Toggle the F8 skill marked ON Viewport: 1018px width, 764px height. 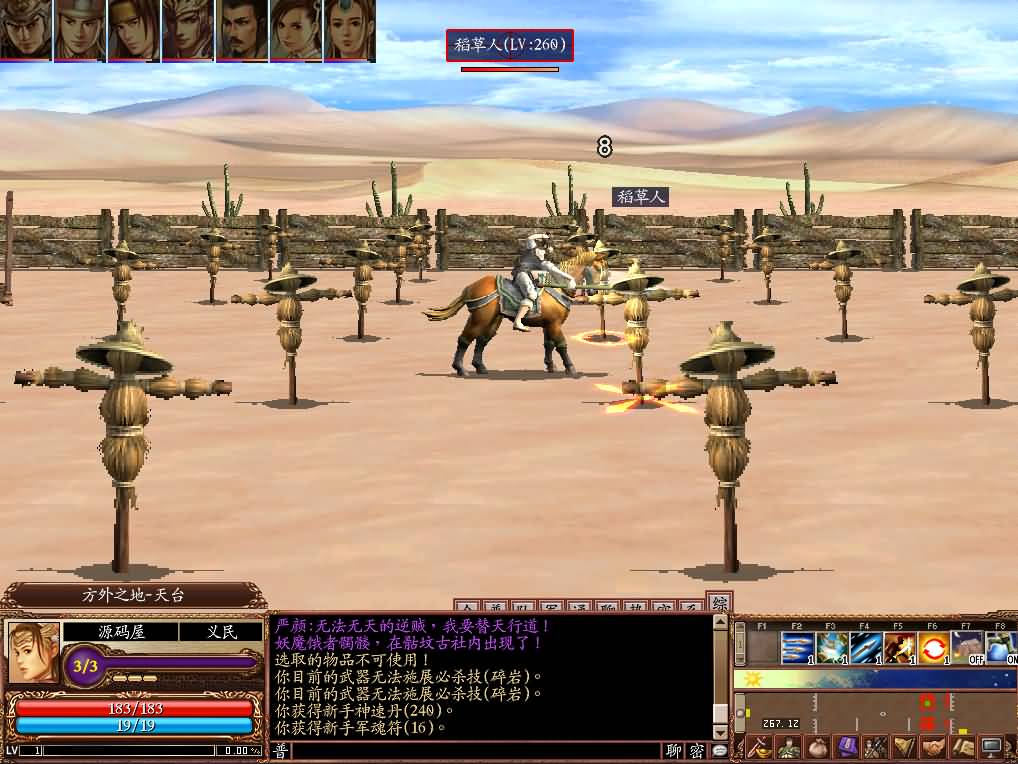click(1001, 648)
